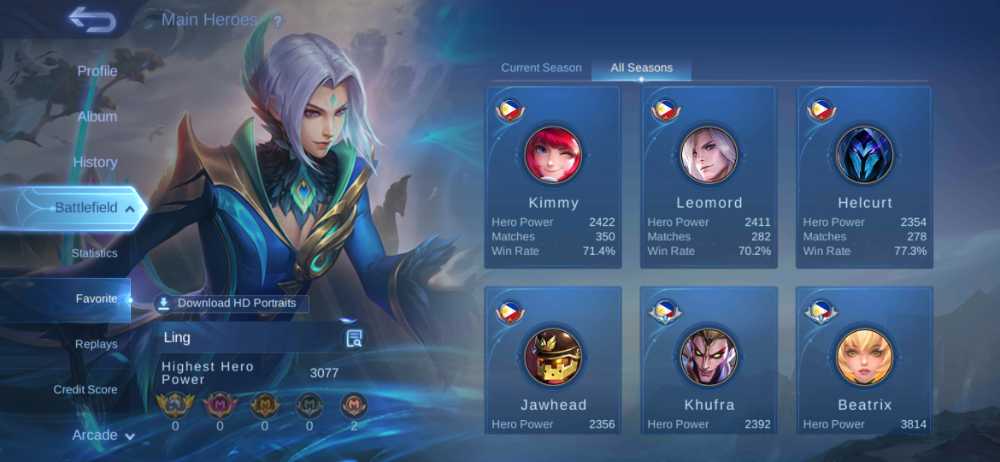This screenshot has width=1000, height=462.
Task: Open the Profile menu entry
Action: [97, 71]
